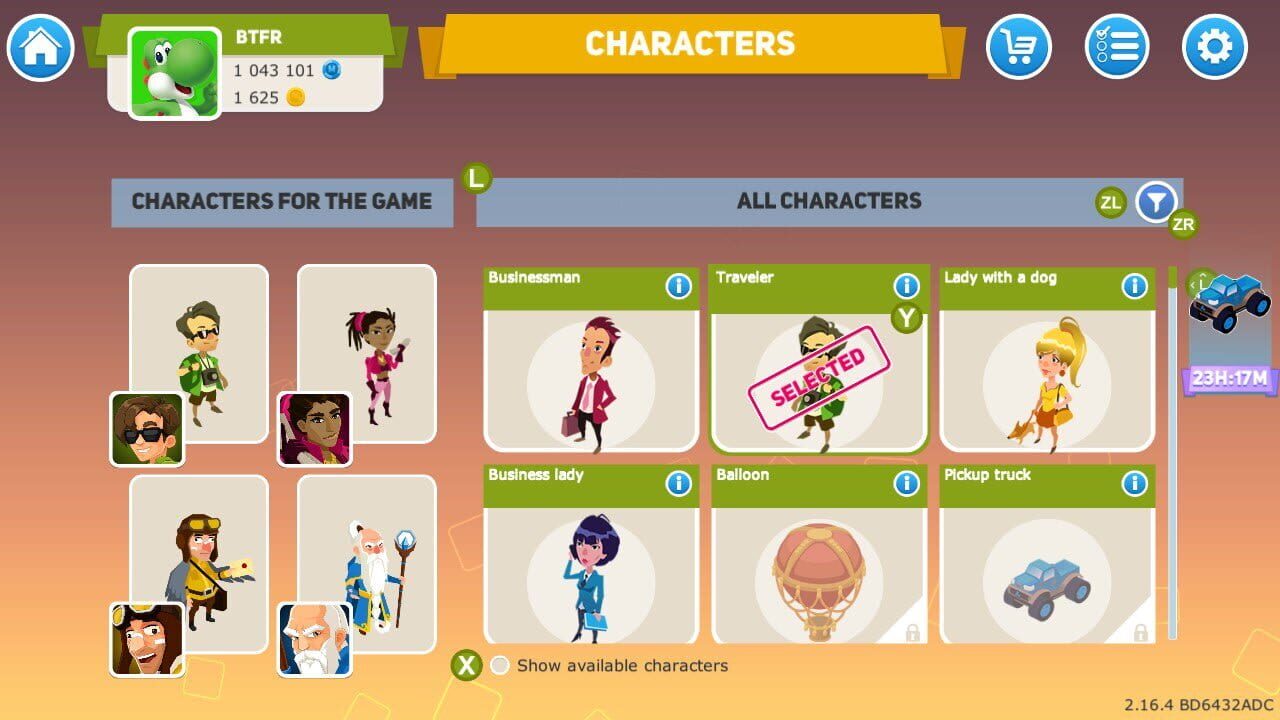1280x720 pixels.
Task: View info on the Traveler character
Action: [x=906, y=287]
